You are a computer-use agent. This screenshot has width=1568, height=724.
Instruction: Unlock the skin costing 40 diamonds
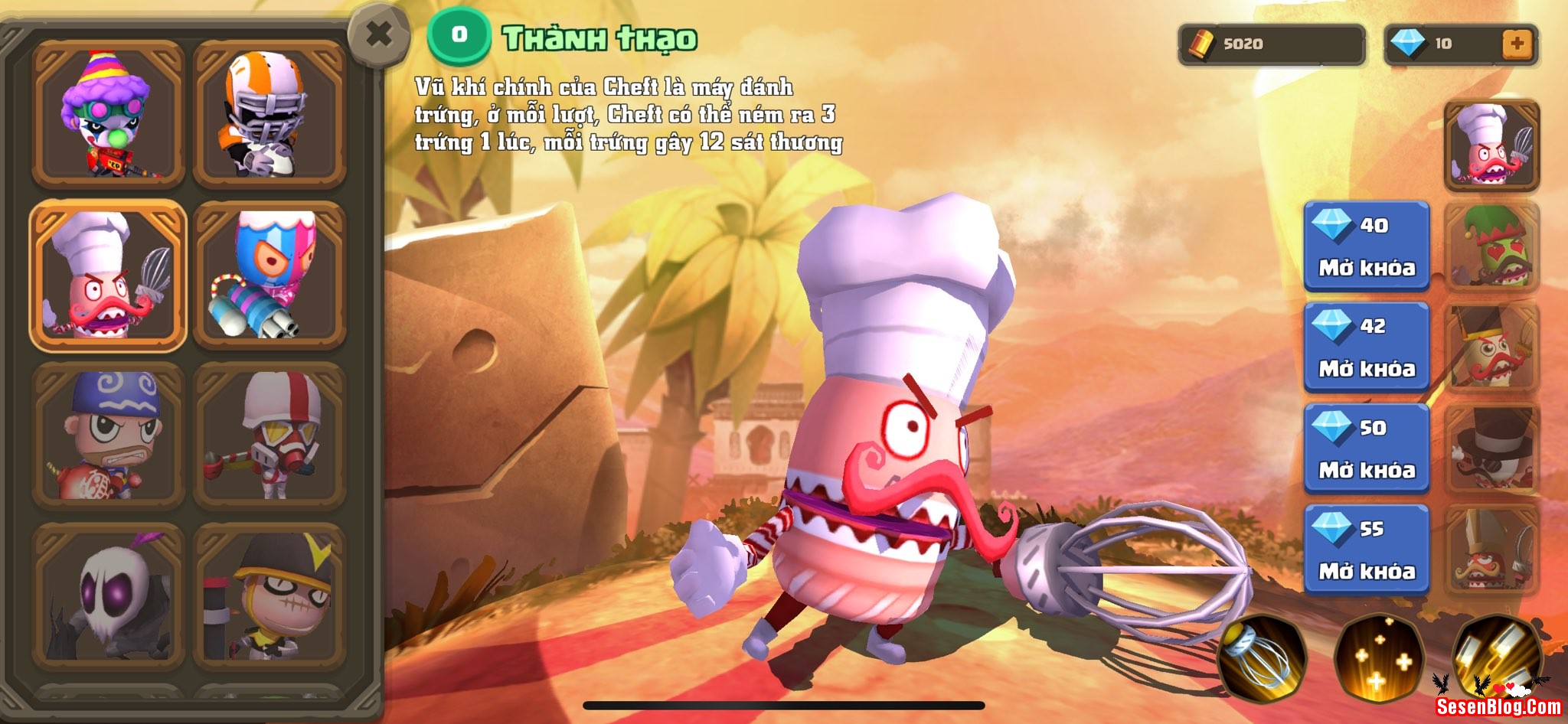[x=1367, y=246]
